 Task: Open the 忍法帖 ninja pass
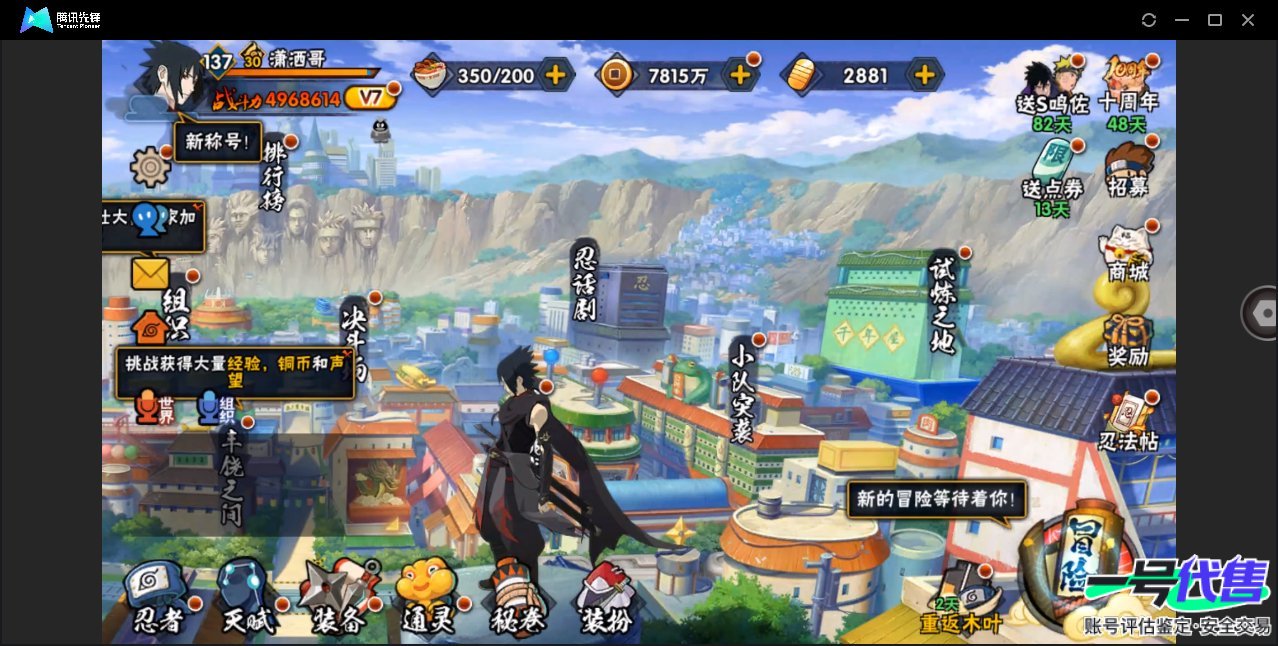pyautogui.click(x=1128, y=422)
